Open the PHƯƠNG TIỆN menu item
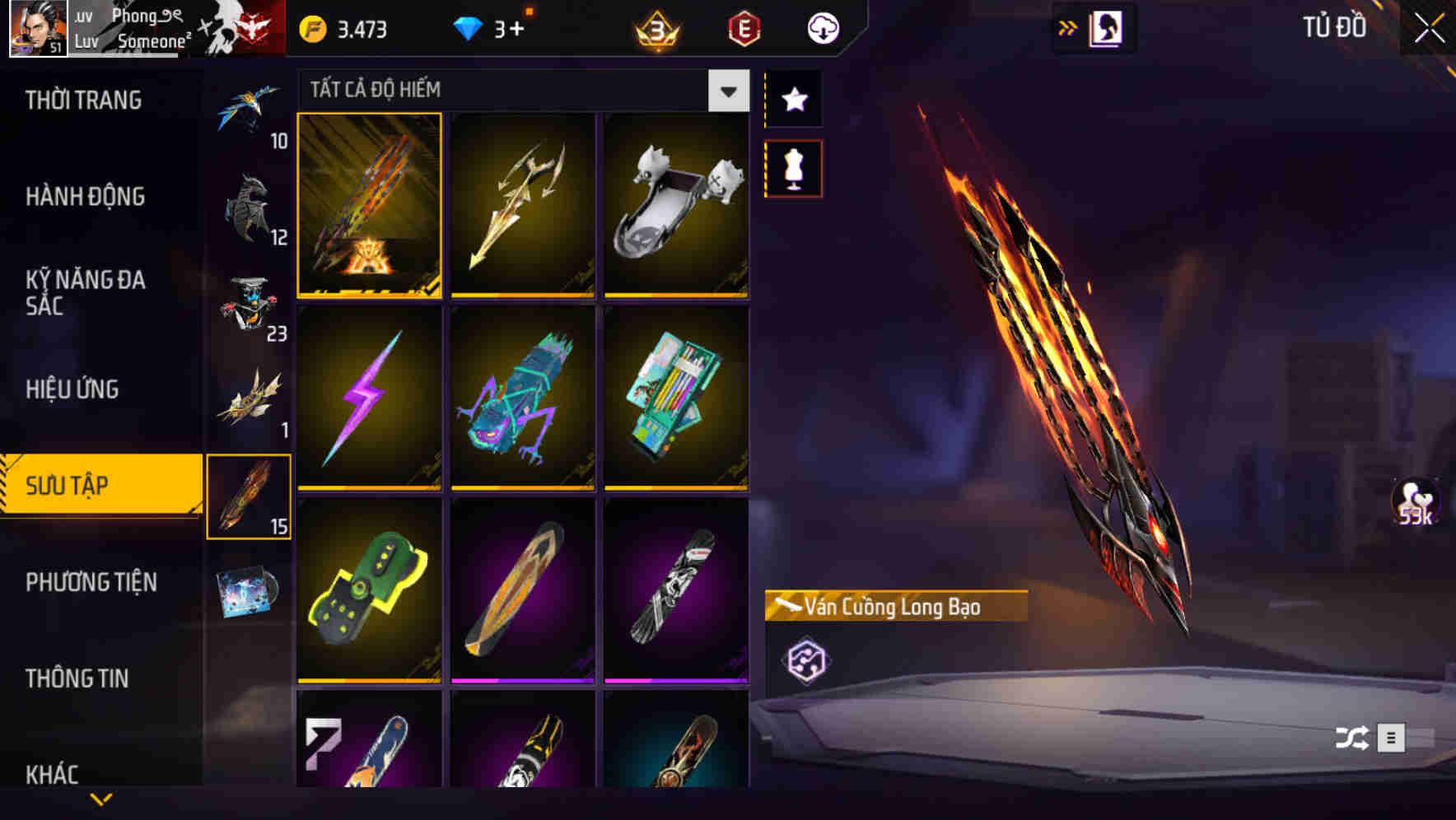 [x=91, y=582]
